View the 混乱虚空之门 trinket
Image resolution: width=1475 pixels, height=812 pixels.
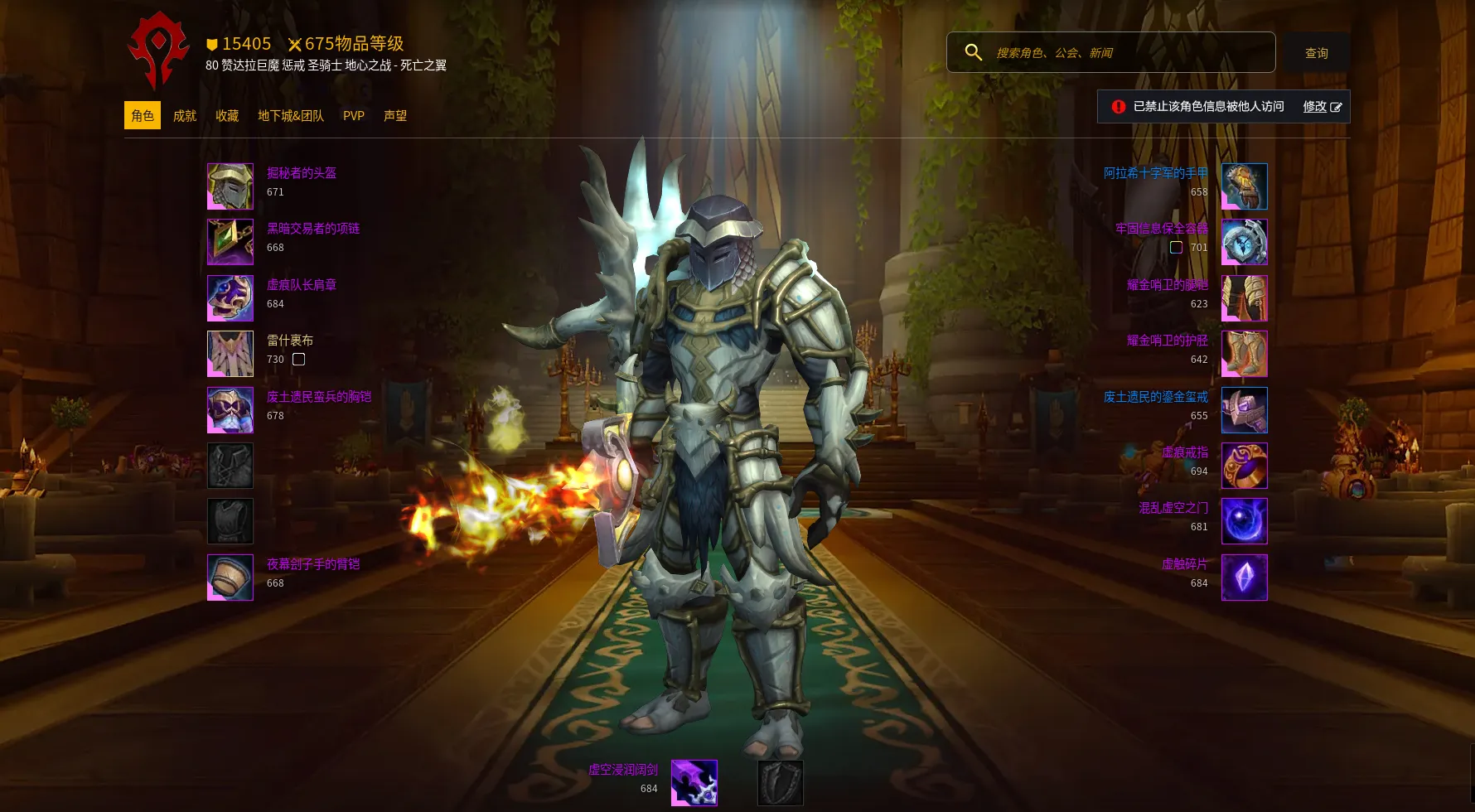coord(1244,521)
